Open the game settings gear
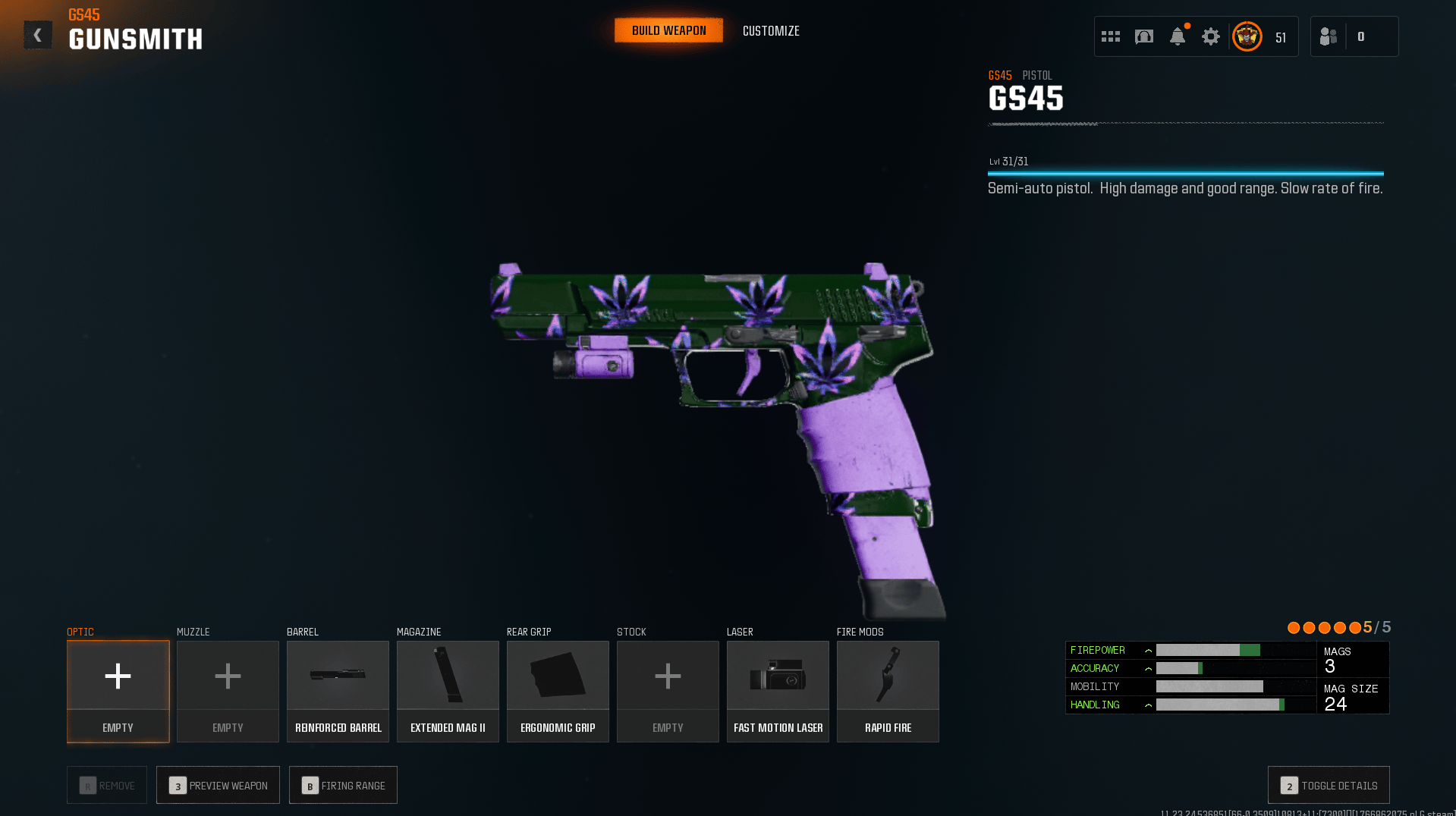 [1210, 36]
